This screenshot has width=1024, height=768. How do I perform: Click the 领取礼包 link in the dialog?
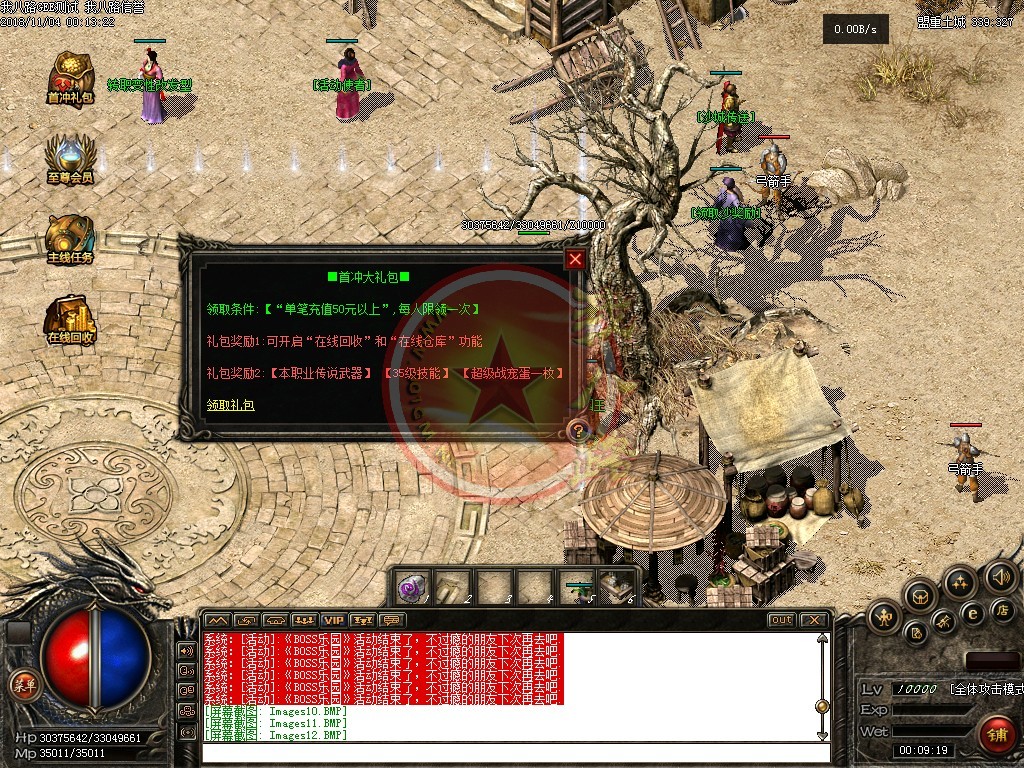pos(231,405)
